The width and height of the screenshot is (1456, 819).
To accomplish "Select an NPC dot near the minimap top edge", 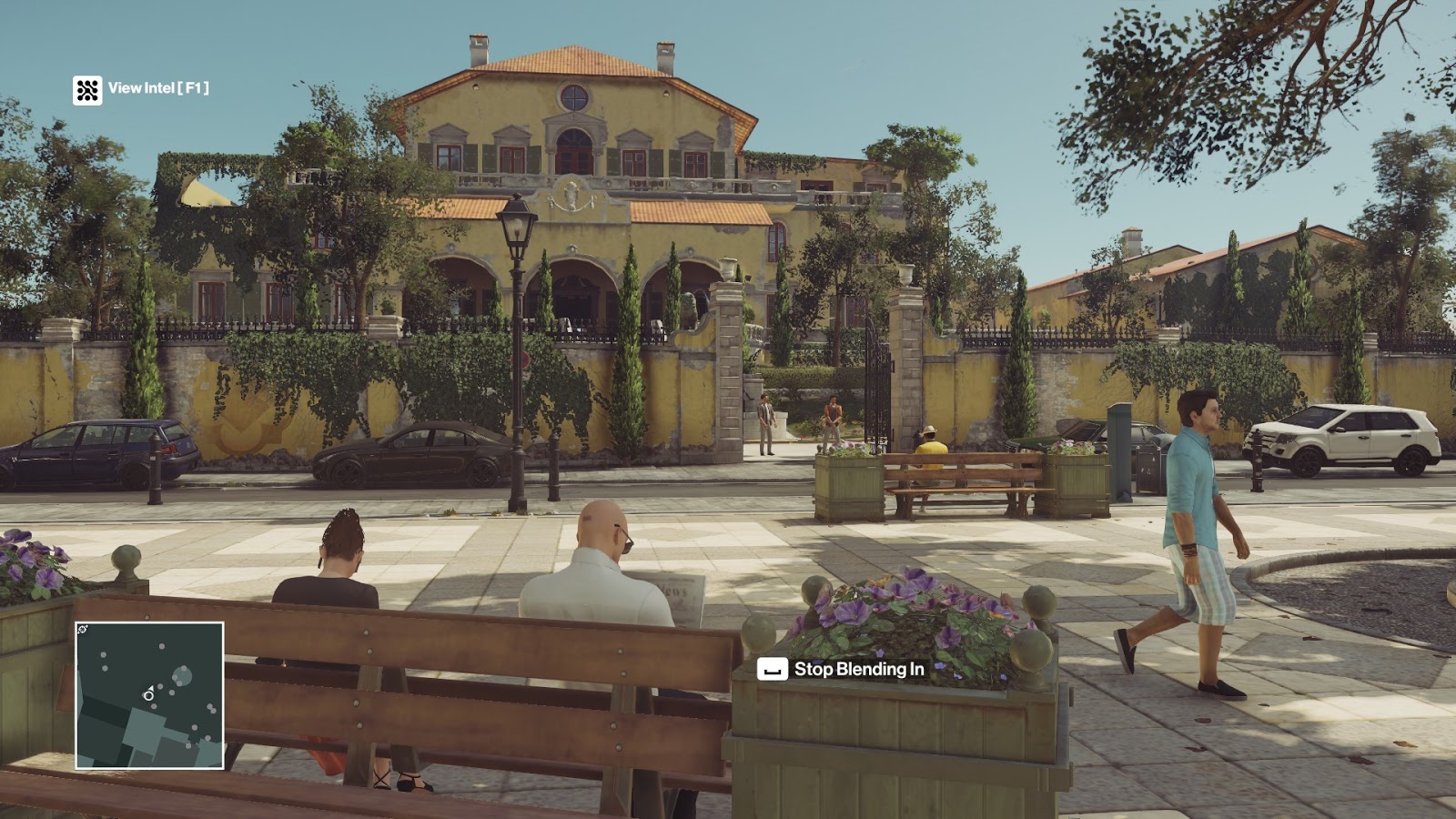I will click(x=162, y=646).
